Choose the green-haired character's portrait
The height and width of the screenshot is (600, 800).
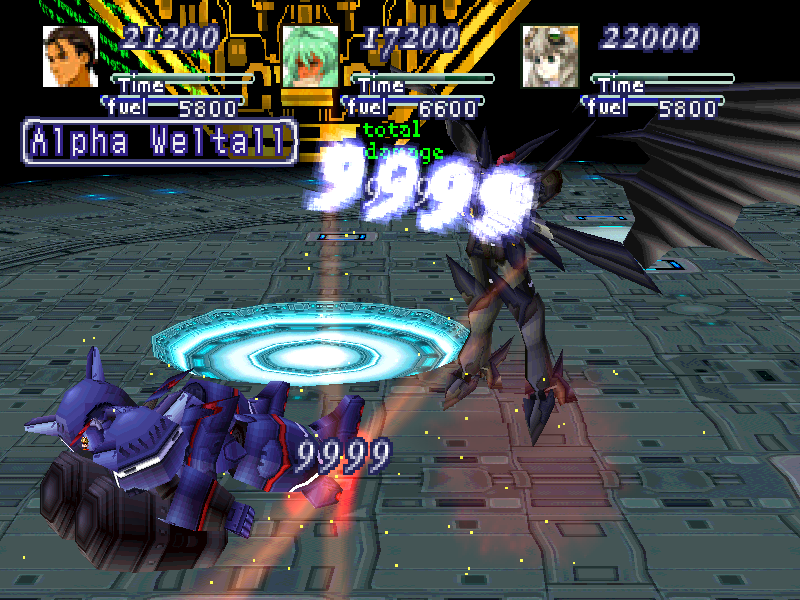(310, 56)
